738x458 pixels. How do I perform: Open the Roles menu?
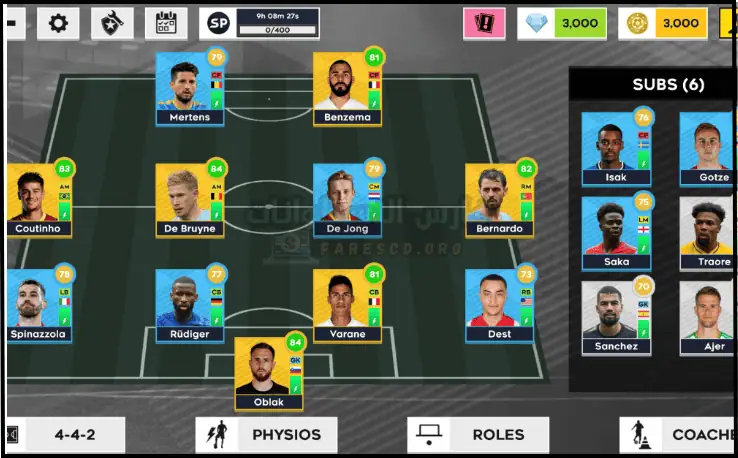click(x=478, y=435)
